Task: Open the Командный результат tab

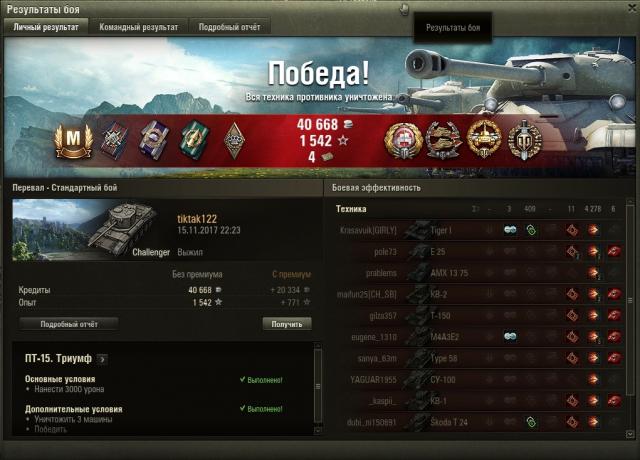Action: point(138,27)
